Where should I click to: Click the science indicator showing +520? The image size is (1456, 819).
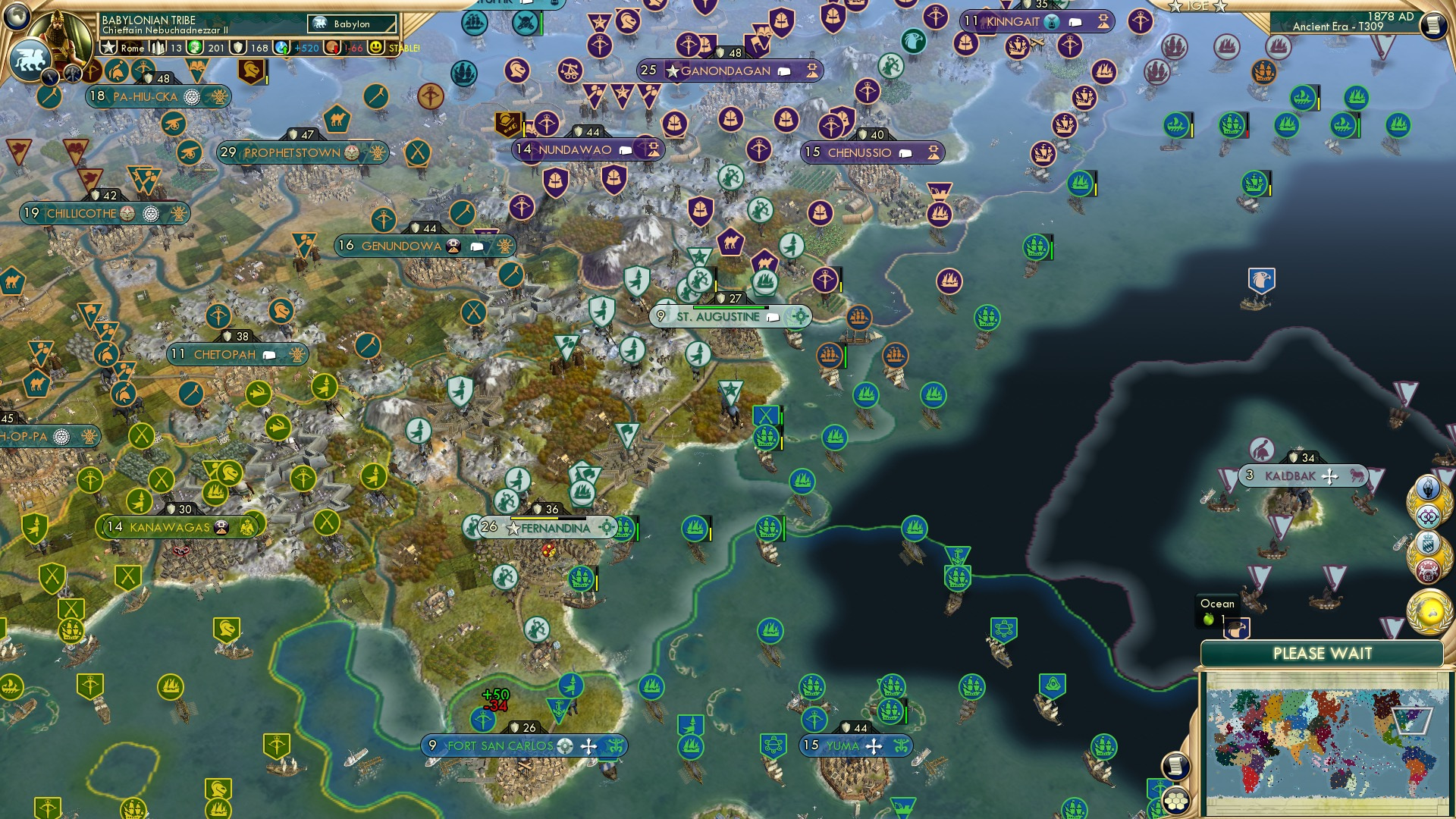coord(297,48)
